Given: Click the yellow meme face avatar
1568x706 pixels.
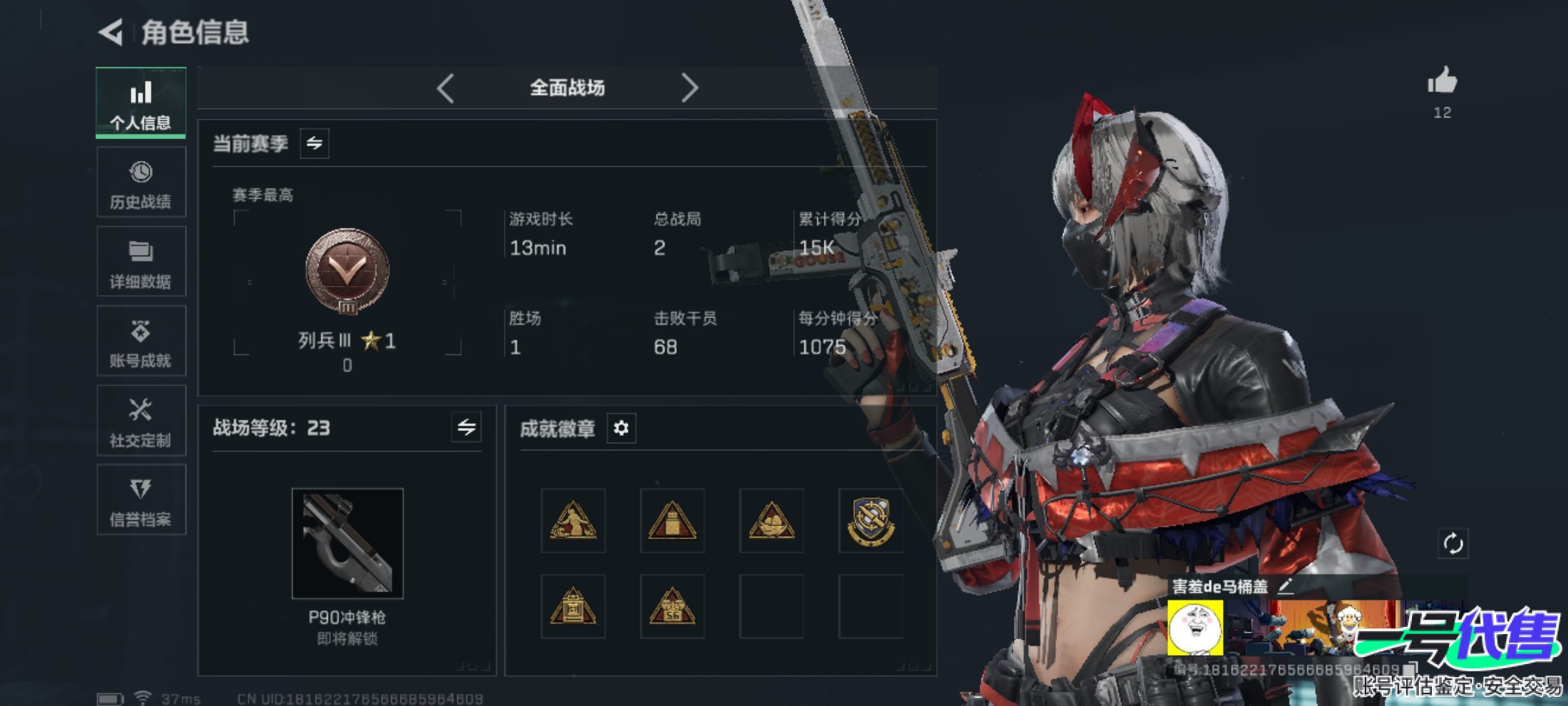Looking at the screenshot, I should pos(1195,628).
